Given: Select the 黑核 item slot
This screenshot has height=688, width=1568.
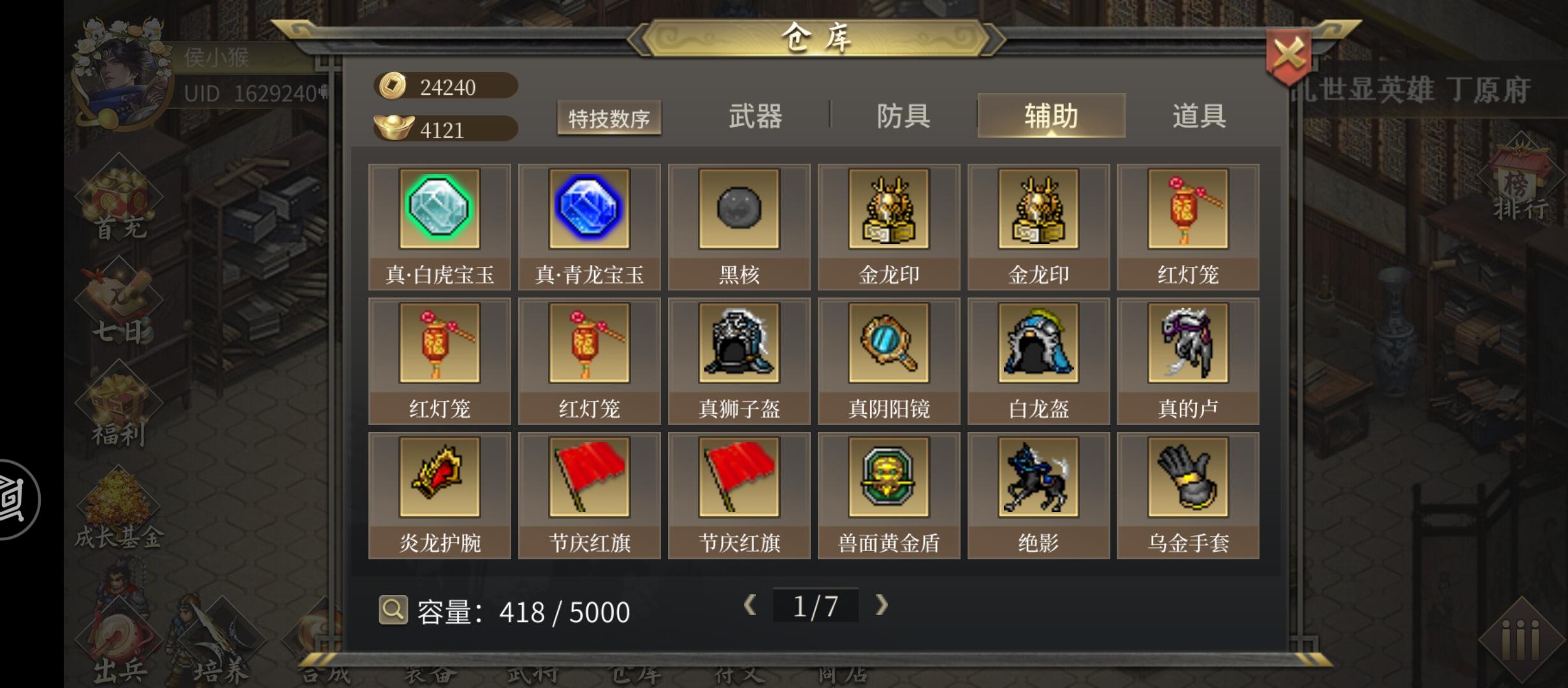Looking at the screenshot, I should coord(739,210).
